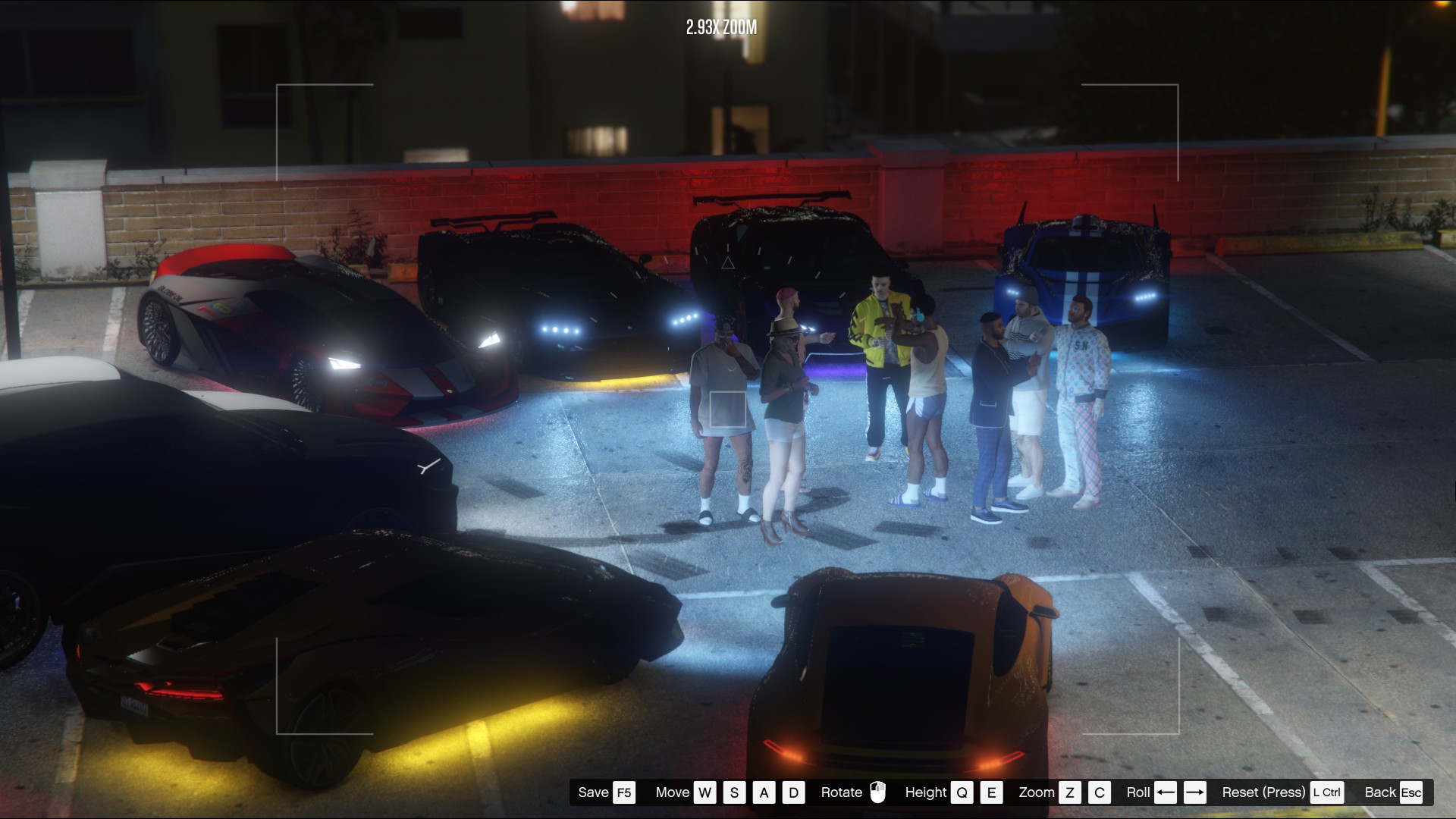Screen dimensions: 1456x819
Task: Click the S key icon in Move controls
Action: click(x=734, y=792)
